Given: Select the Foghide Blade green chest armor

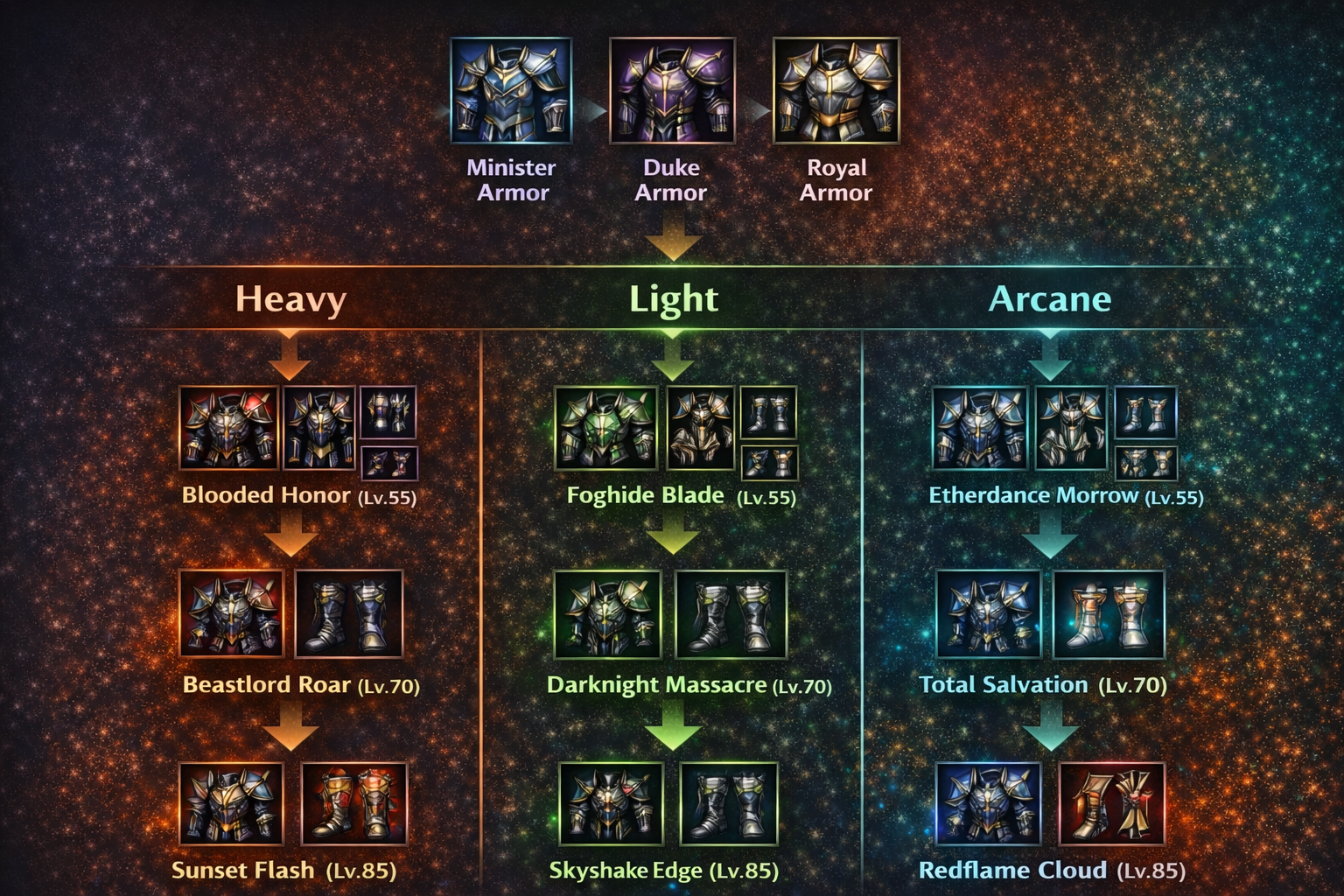Looking at the screenshot, I should click(x=605, y=429).
